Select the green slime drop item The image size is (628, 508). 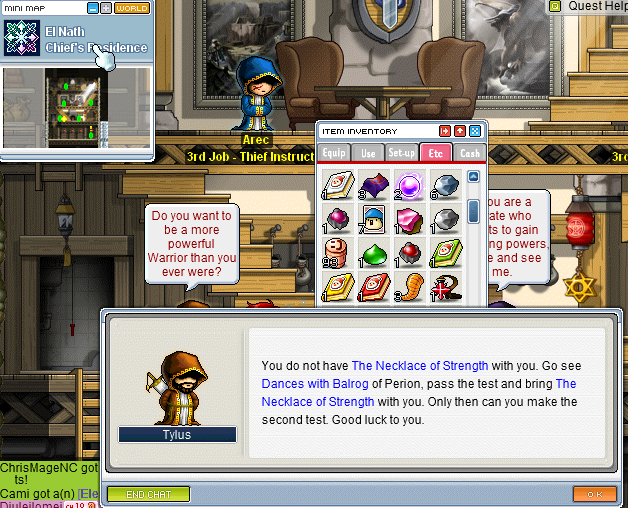coord(373,253)
